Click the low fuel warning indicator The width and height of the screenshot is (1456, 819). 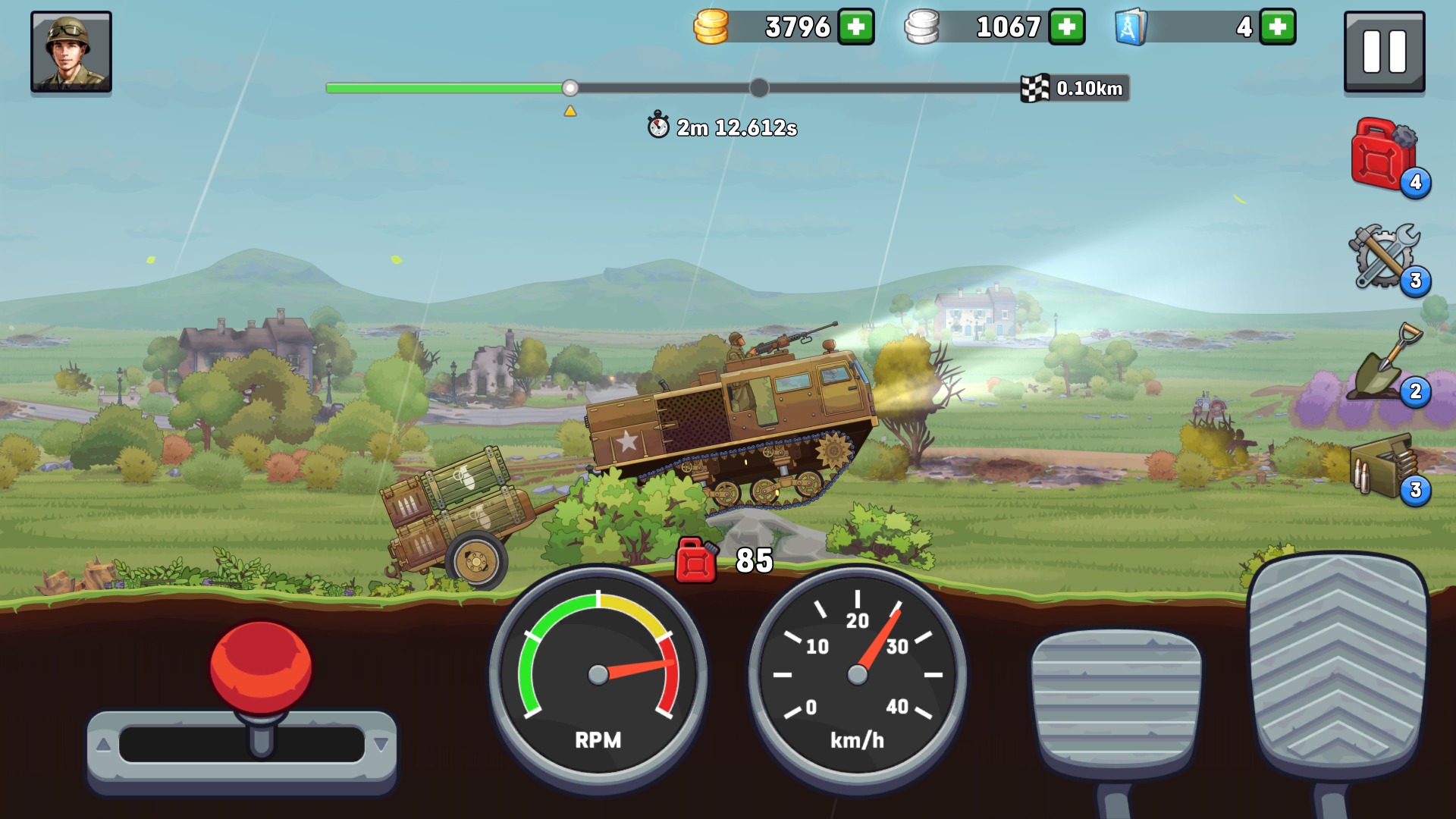tap(695, 562)
